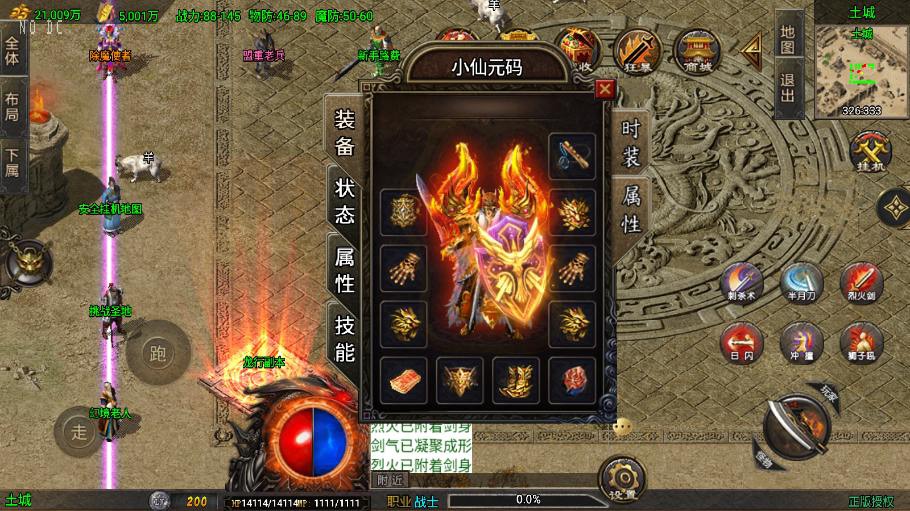This screenshot has width=910, height=511.
Task: Open the 设置 settings gear
Action: tap(624, 480)
